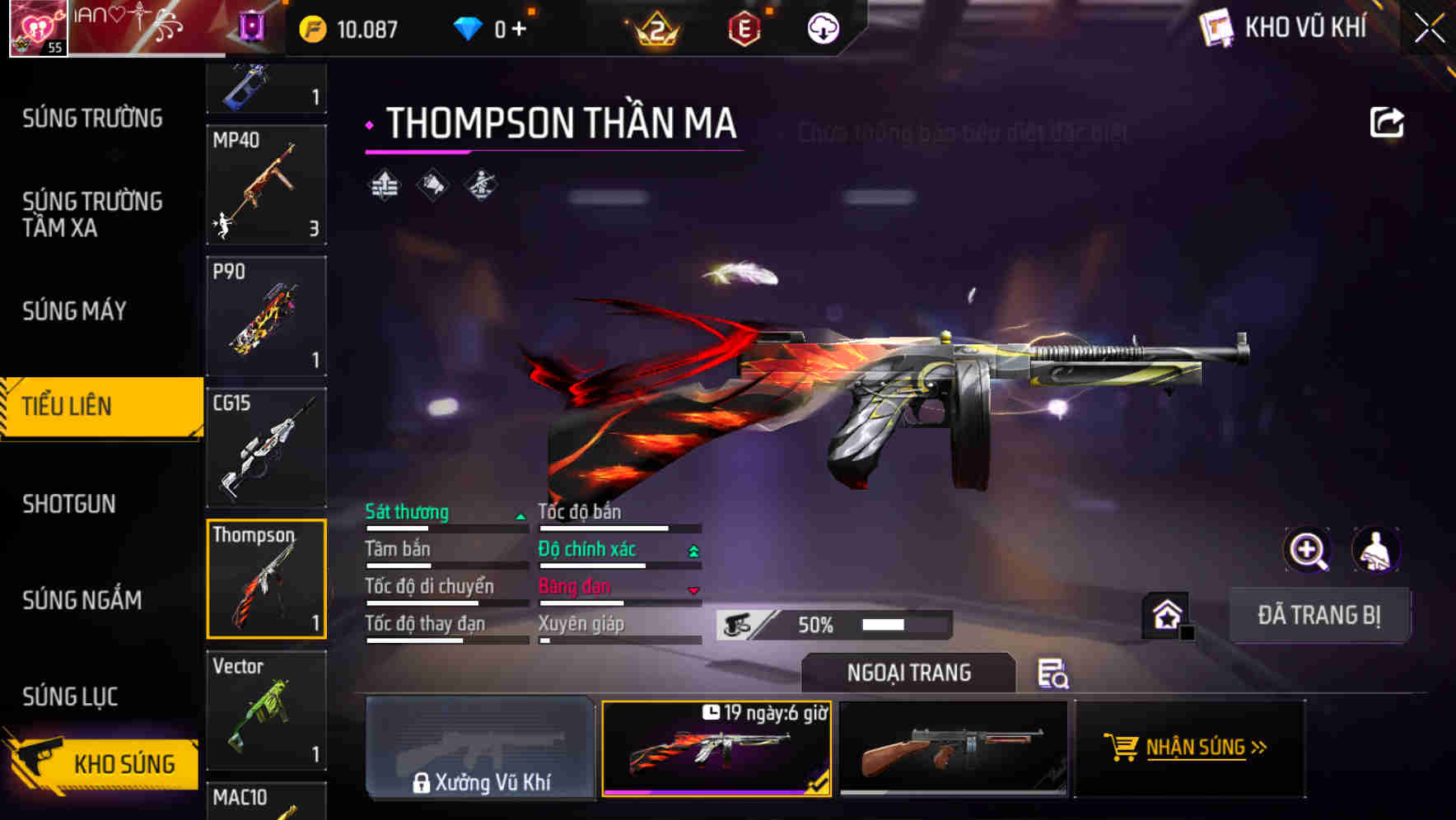Screen dimensions: 1456x820
Task: Toggle the house-star favorite marker
Action: tap(1167, 613)
